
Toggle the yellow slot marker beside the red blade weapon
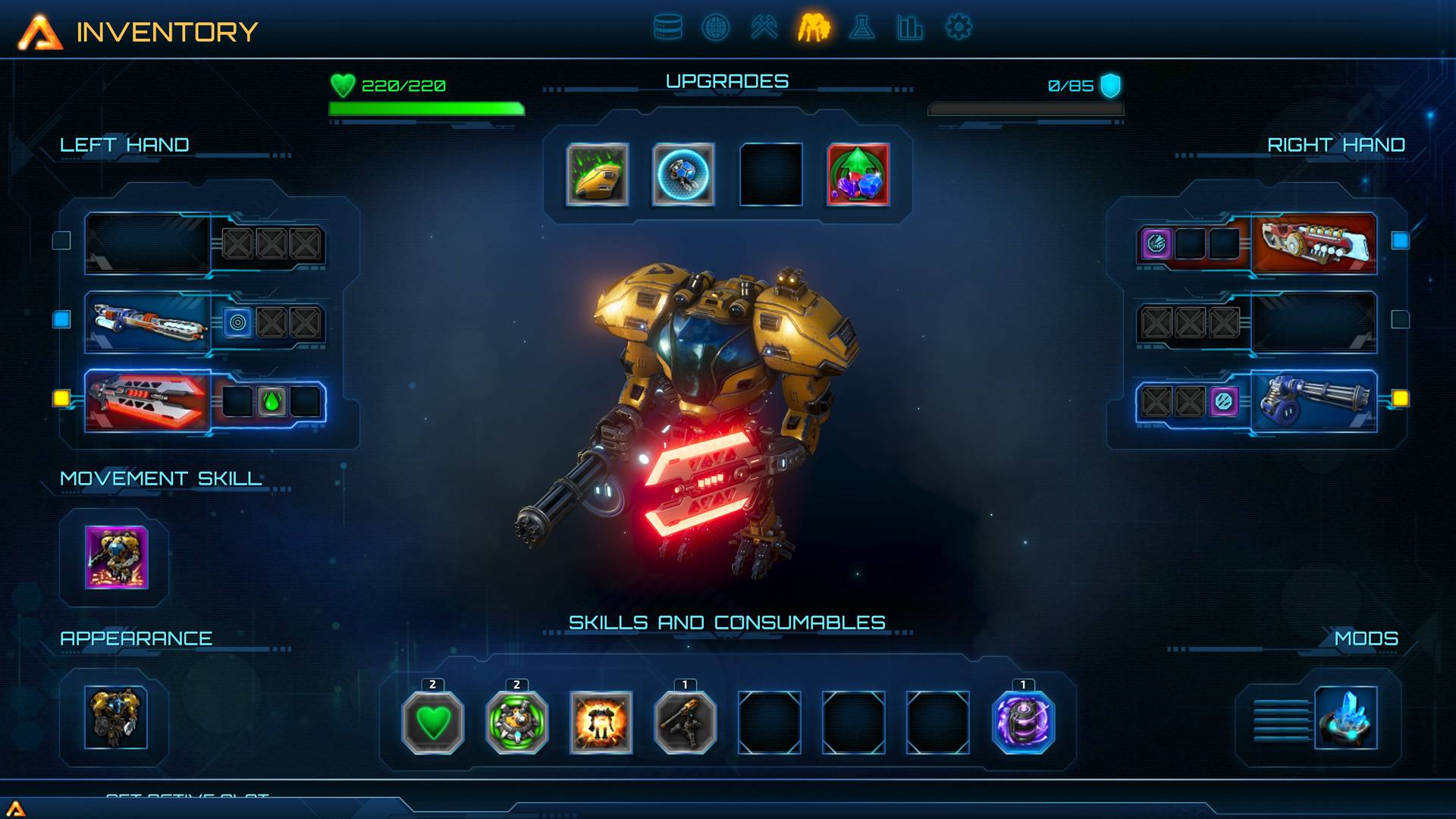click(62, 398)
